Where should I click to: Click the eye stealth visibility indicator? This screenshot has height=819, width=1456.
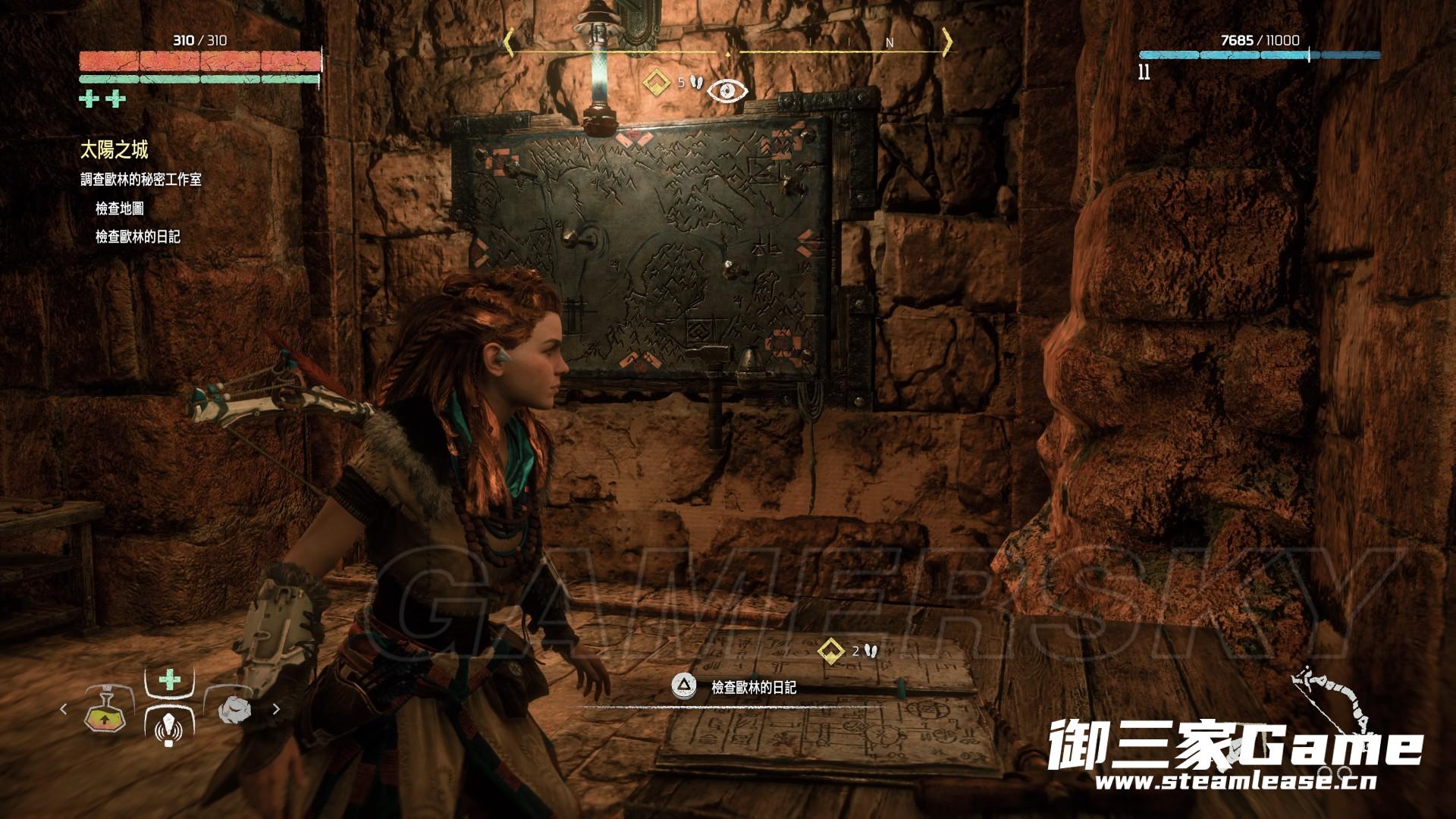click(728, 90)
